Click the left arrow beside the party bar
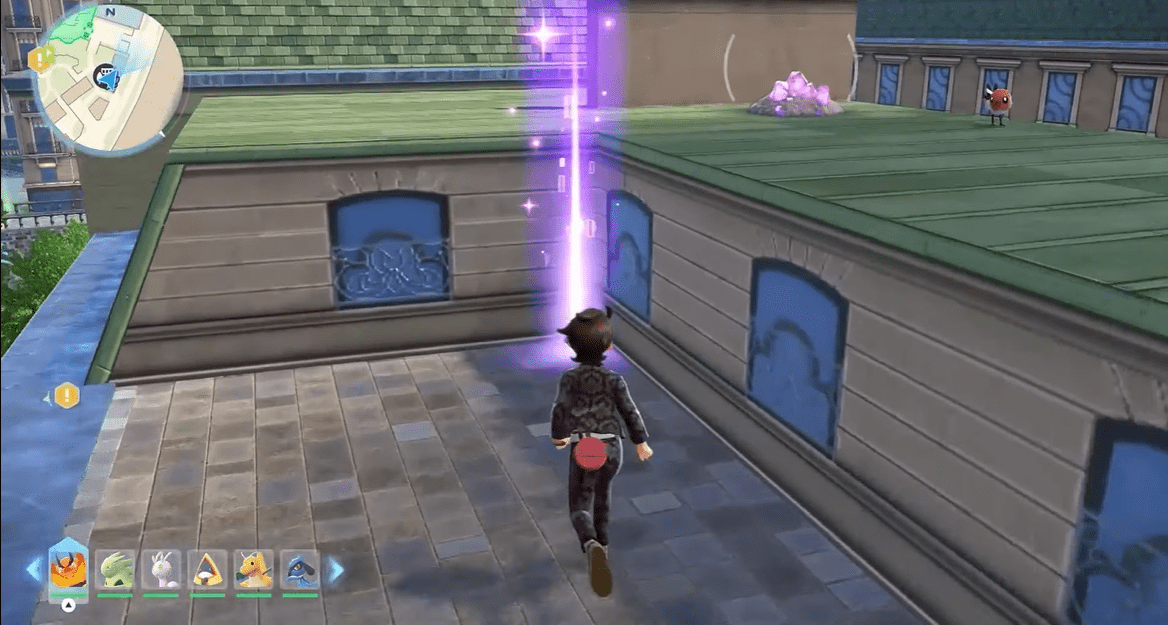Screen dimensions: 1168x625 click(34, 570)
